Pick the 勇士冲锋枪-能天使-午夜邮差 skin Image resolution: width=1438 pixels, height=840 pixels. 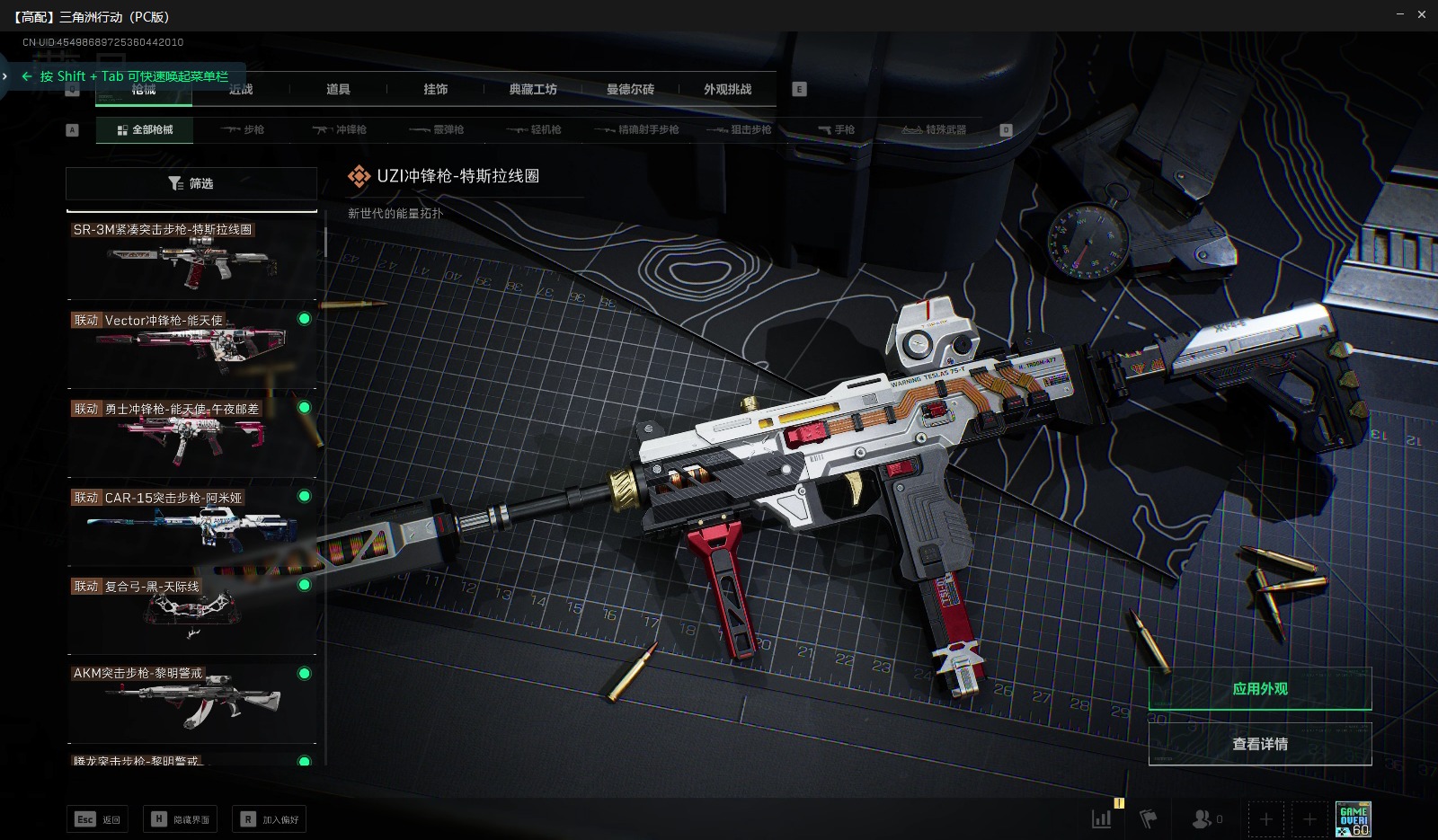tap(192, 435)
